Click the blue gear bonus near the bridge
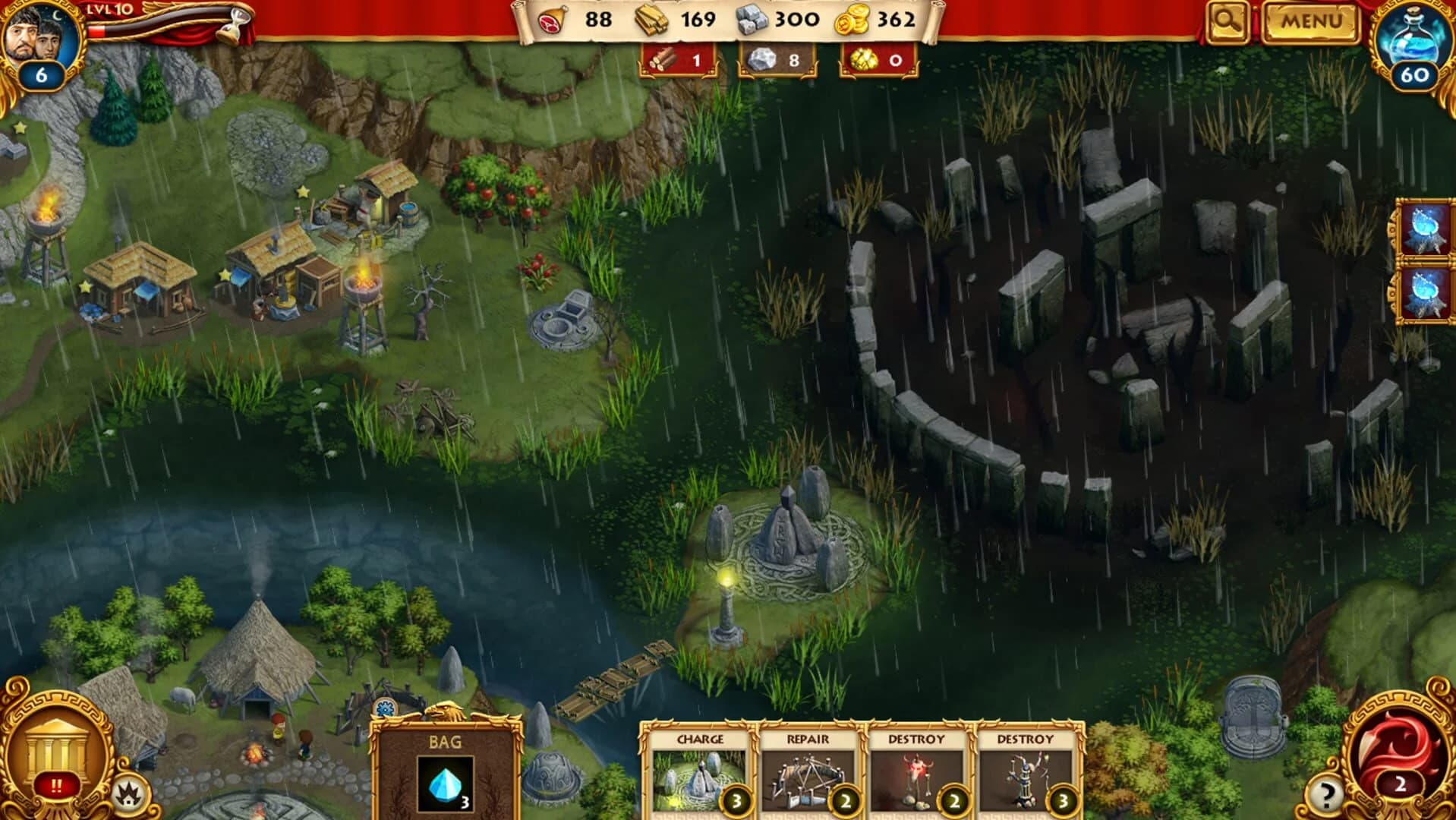The image size is (1456, 820). pyautogui.click(x=384, y=709)
